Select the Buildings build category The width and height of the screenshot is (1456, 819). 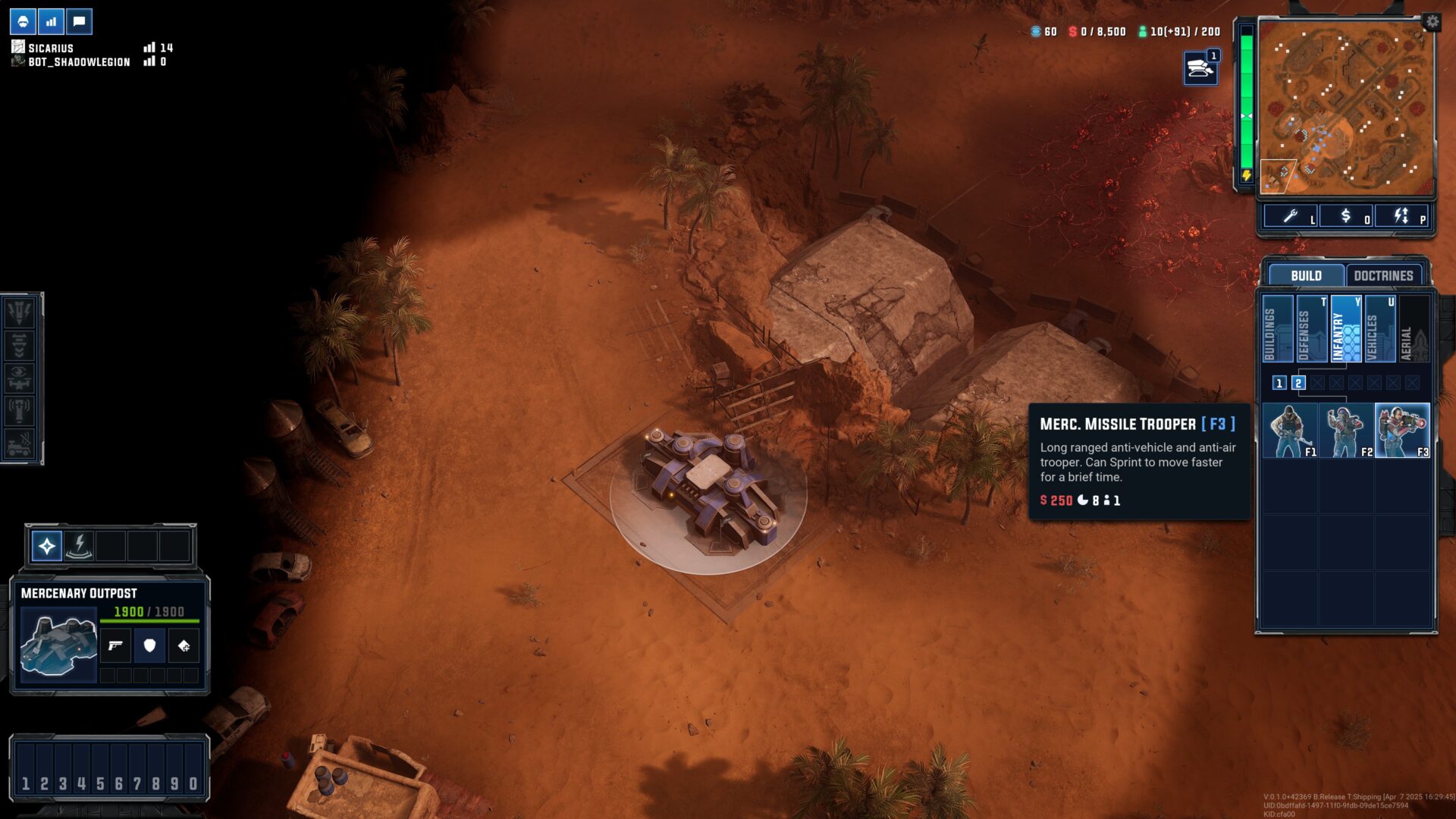(x=1277, y=328)
